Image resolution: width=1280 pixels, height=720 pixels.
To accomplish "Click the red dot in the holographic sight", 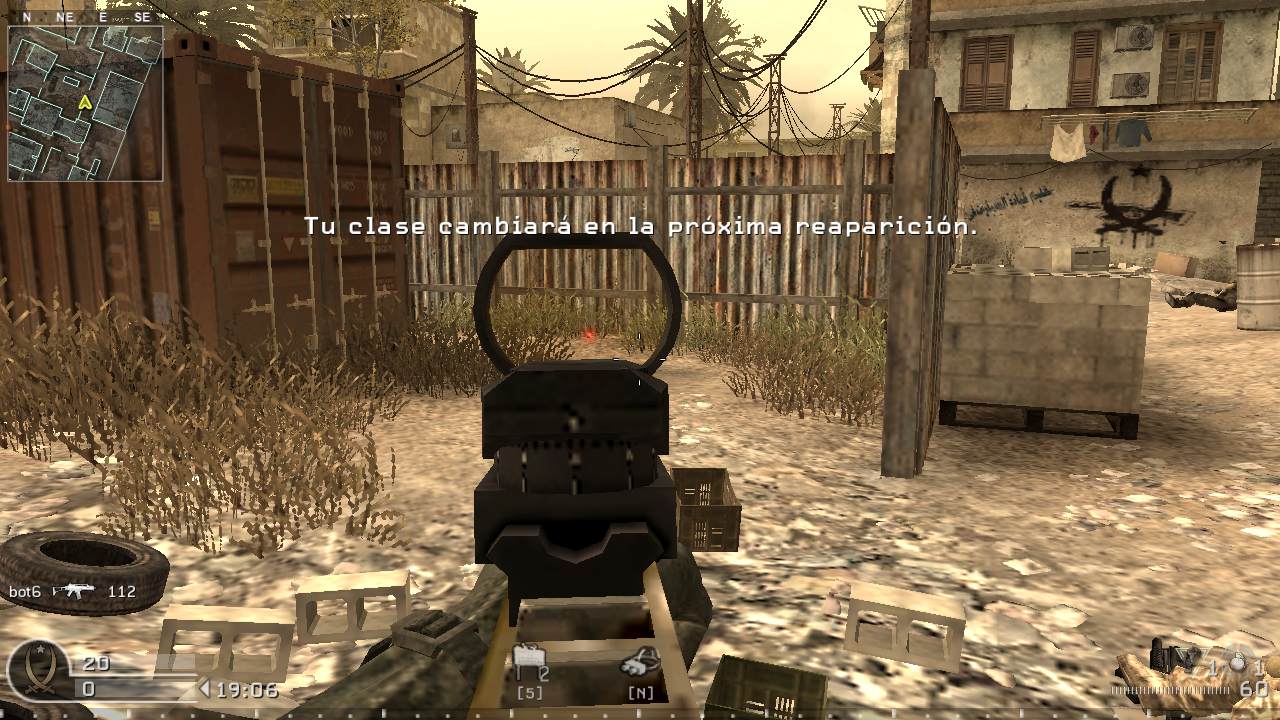I will (590, 335).
